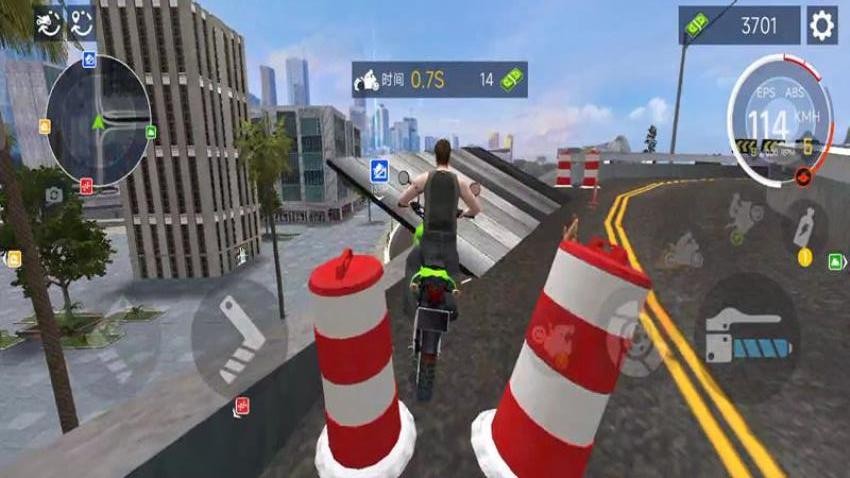Tap the red flame icon under speedometer
The width and height of the screenshot is (850, 478).
click(802, 177)
